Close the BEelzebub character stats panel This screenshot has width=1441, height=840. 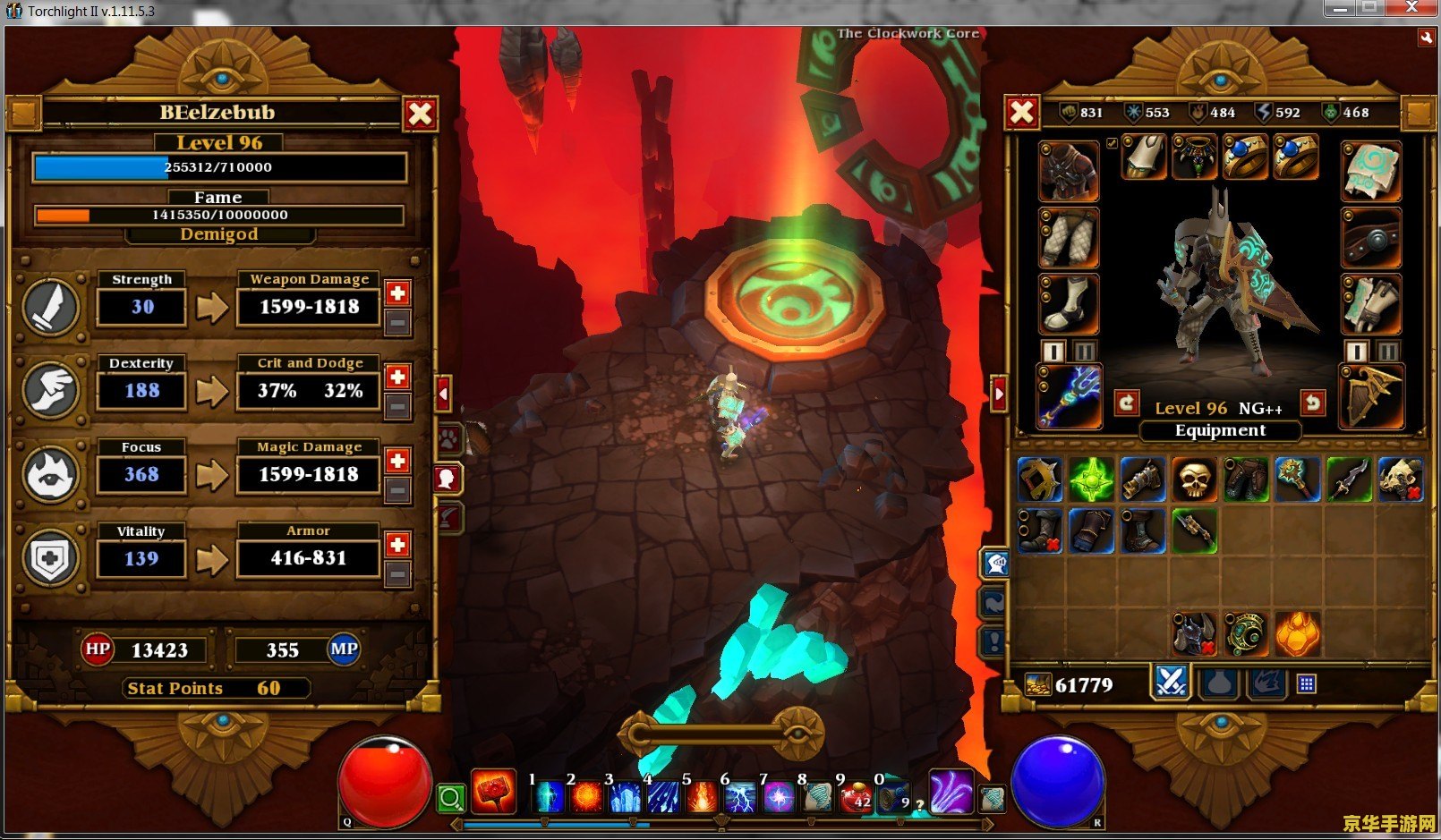click(420, 114)
